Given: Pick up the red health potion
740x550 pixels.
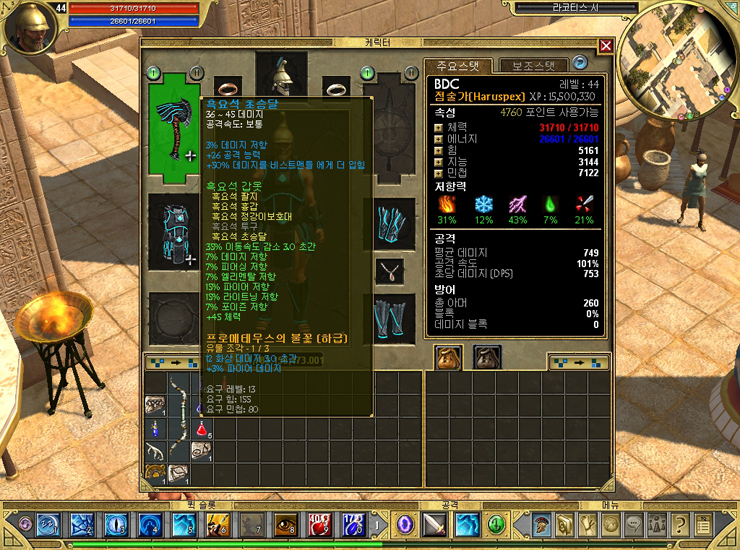Looking at the screenshot, I should pos(203,429).
